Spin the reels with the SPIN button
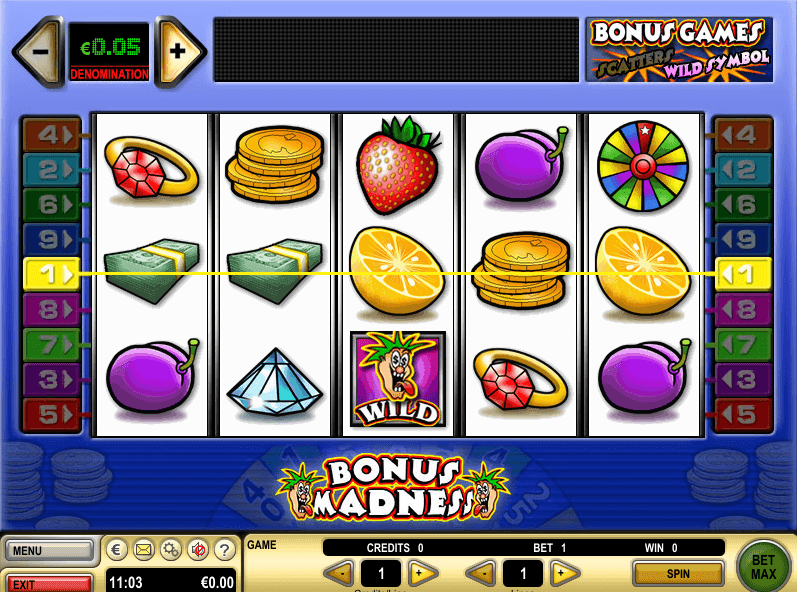 678,573
